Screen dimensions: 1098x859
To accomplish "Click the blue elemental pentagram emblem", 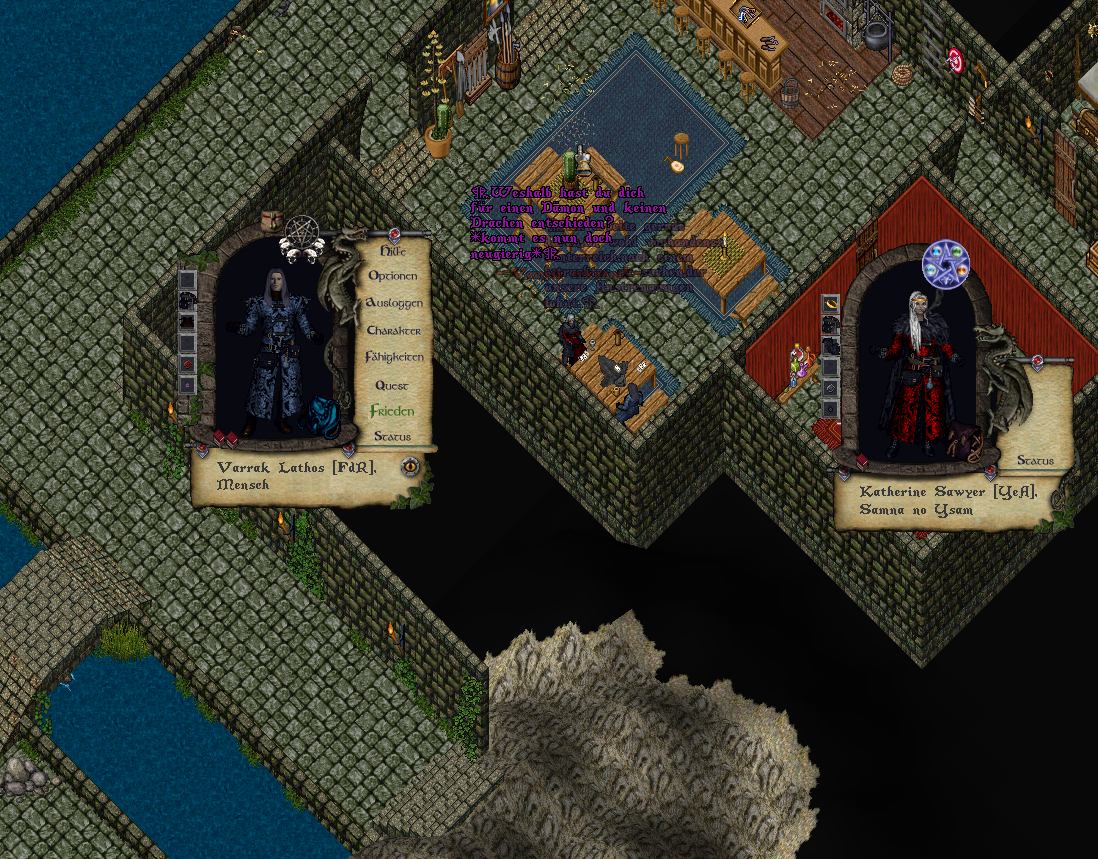I will pyautogui.click(x=945, y=264).
